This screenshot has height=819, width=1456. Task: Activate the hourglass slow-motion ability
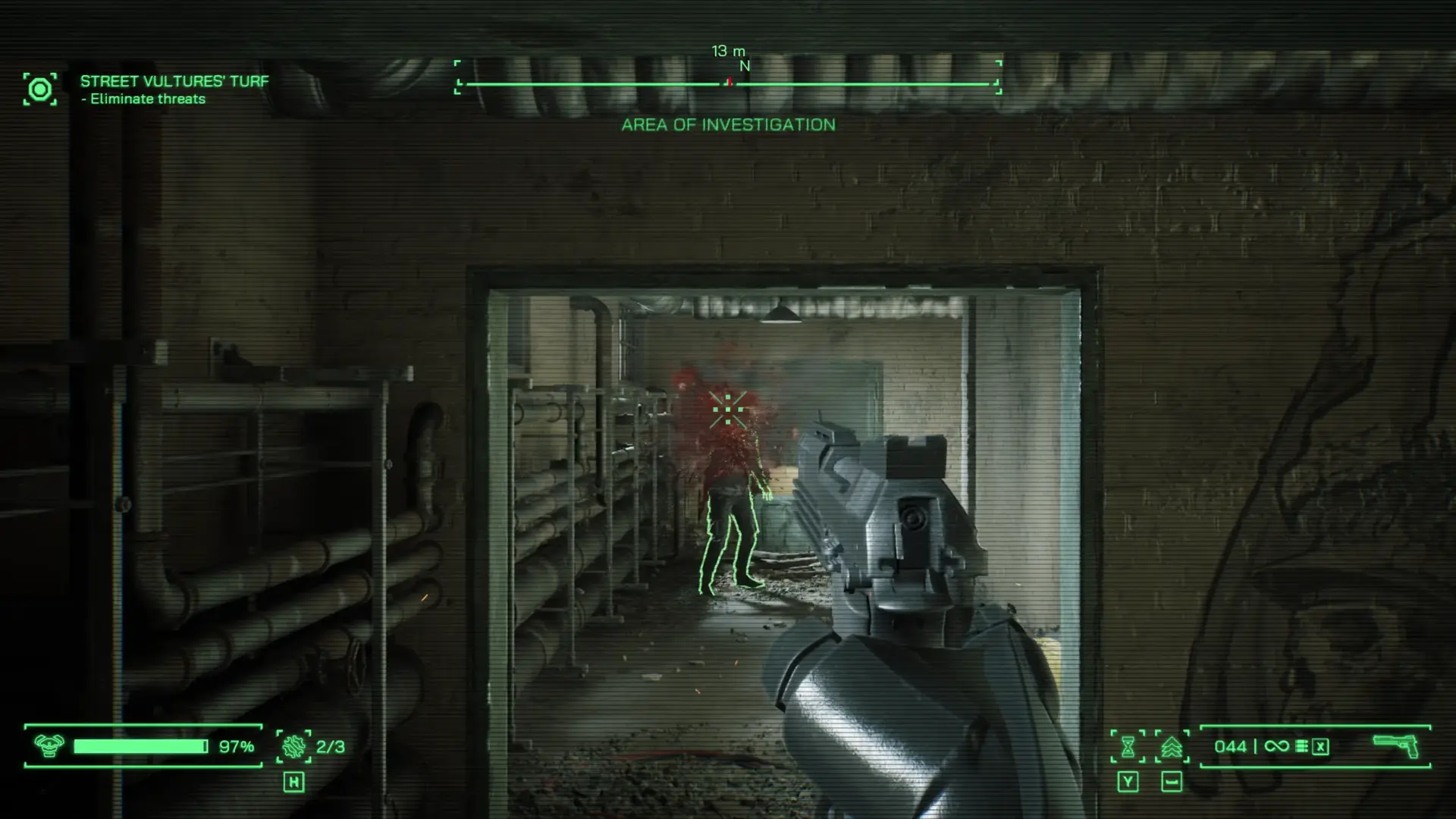[1128, 747]
